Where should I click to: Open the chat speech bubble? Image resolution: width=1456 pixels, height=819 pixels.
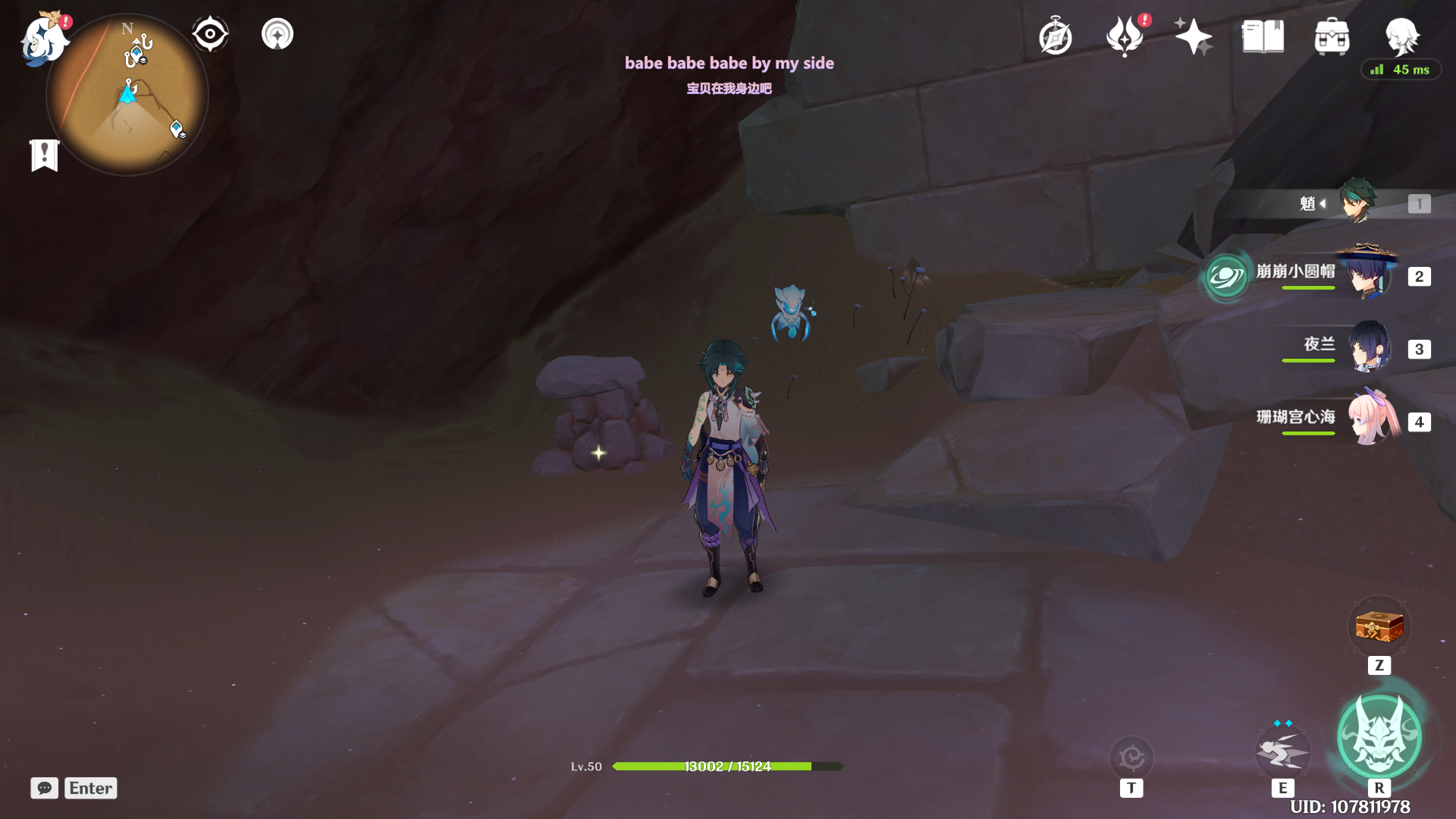[45, 788]
